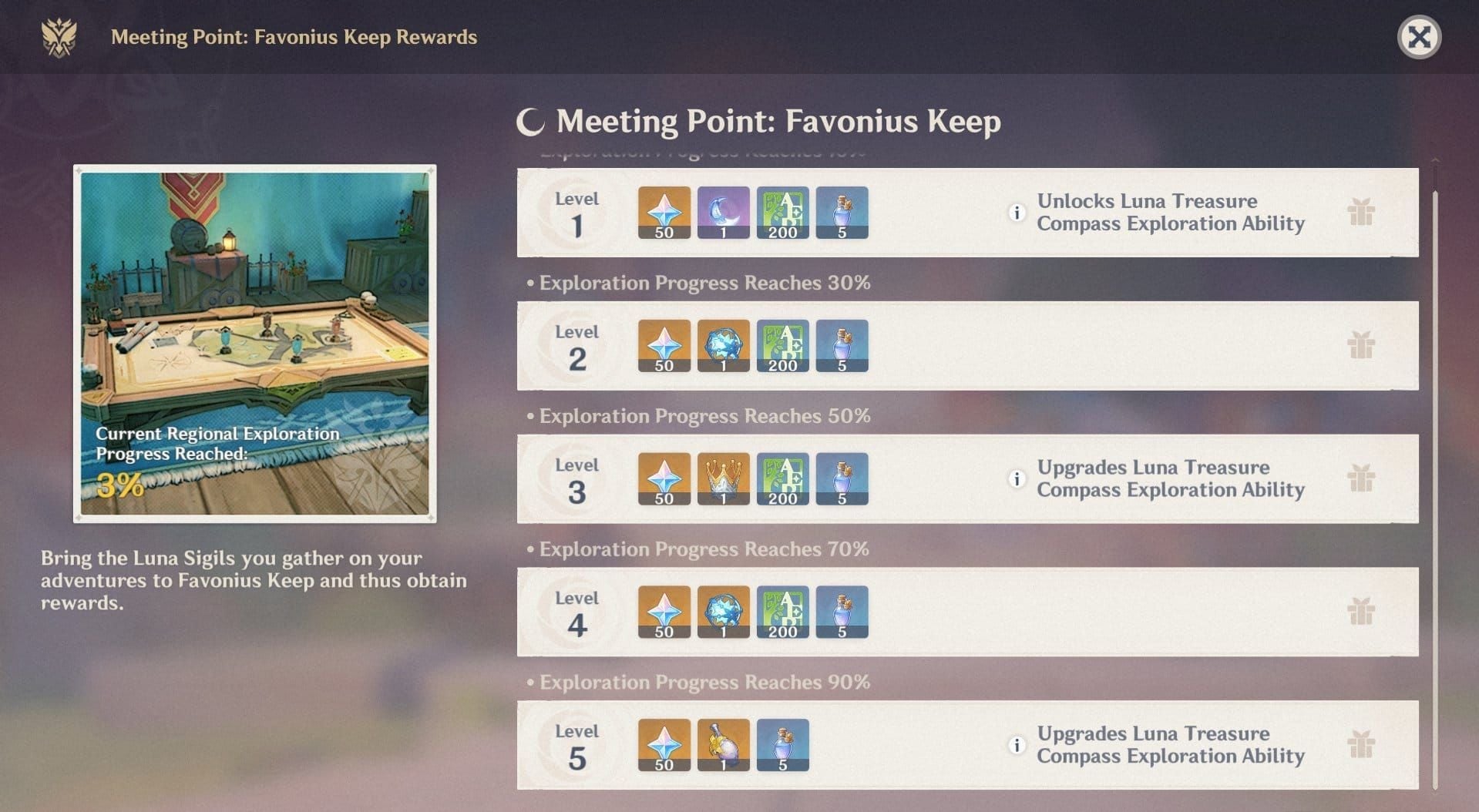The image size is (1479, 812).
Task: Select the potion reward icon in Level 2
Action: pyautogui.click(x=842, y=345)
